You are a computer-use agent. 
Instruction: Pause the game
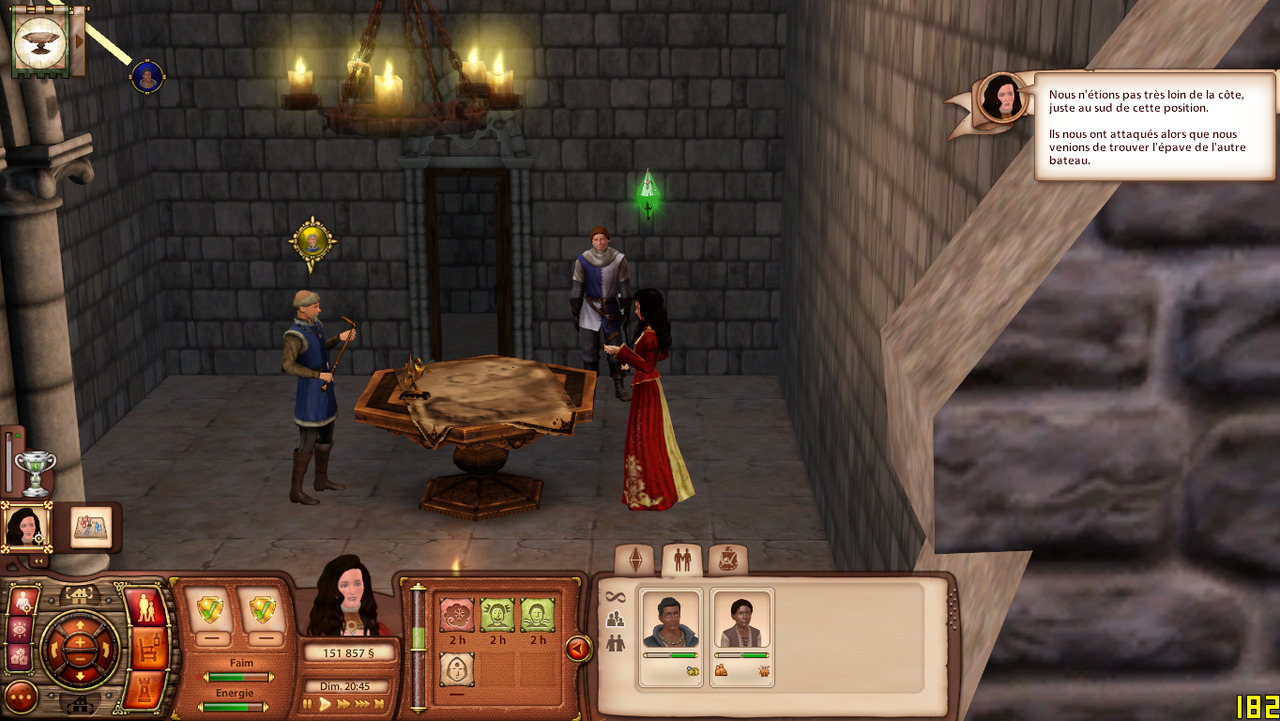click(308, 704)
